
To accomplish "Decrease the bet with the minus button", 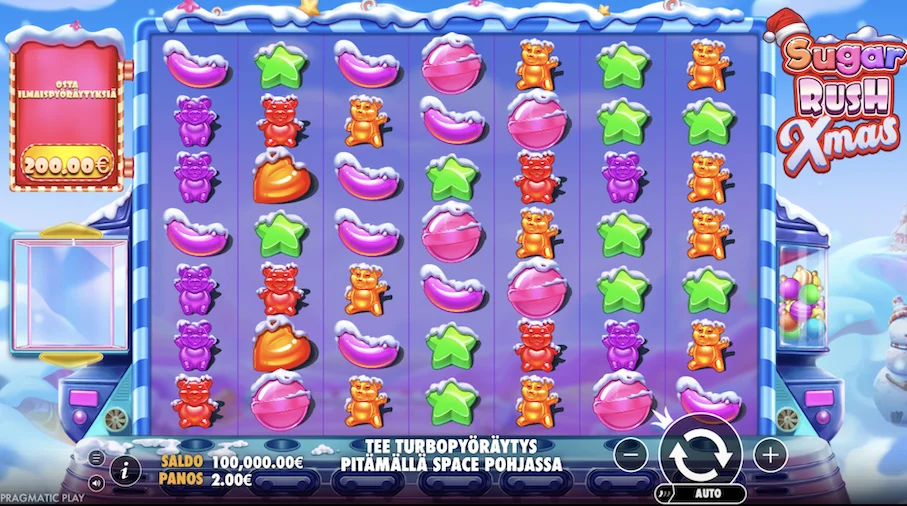I will 630,455.
